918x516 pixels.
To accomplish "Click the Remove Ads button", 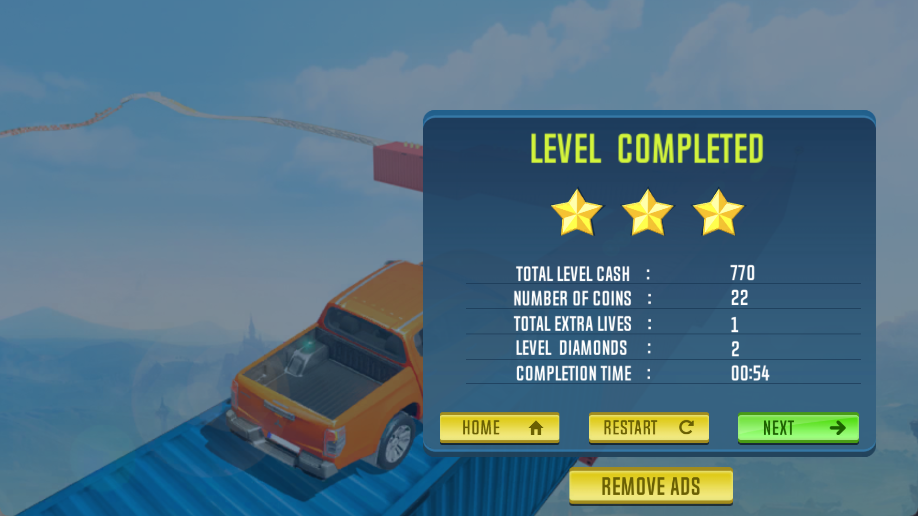I will [651, 487].
